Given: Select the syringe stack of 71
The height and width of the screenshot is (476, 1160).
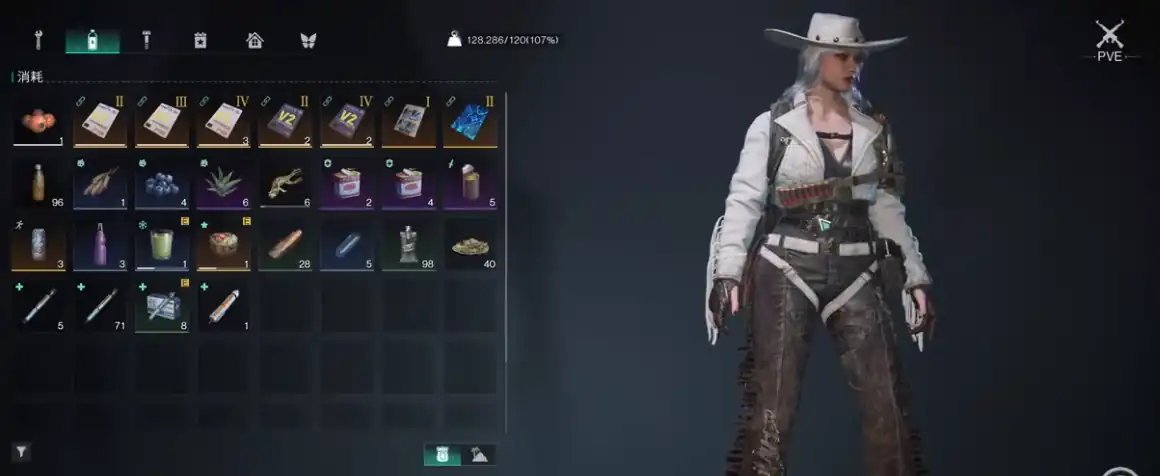Looking at the screenshot, I should click(x=100, y=307).
